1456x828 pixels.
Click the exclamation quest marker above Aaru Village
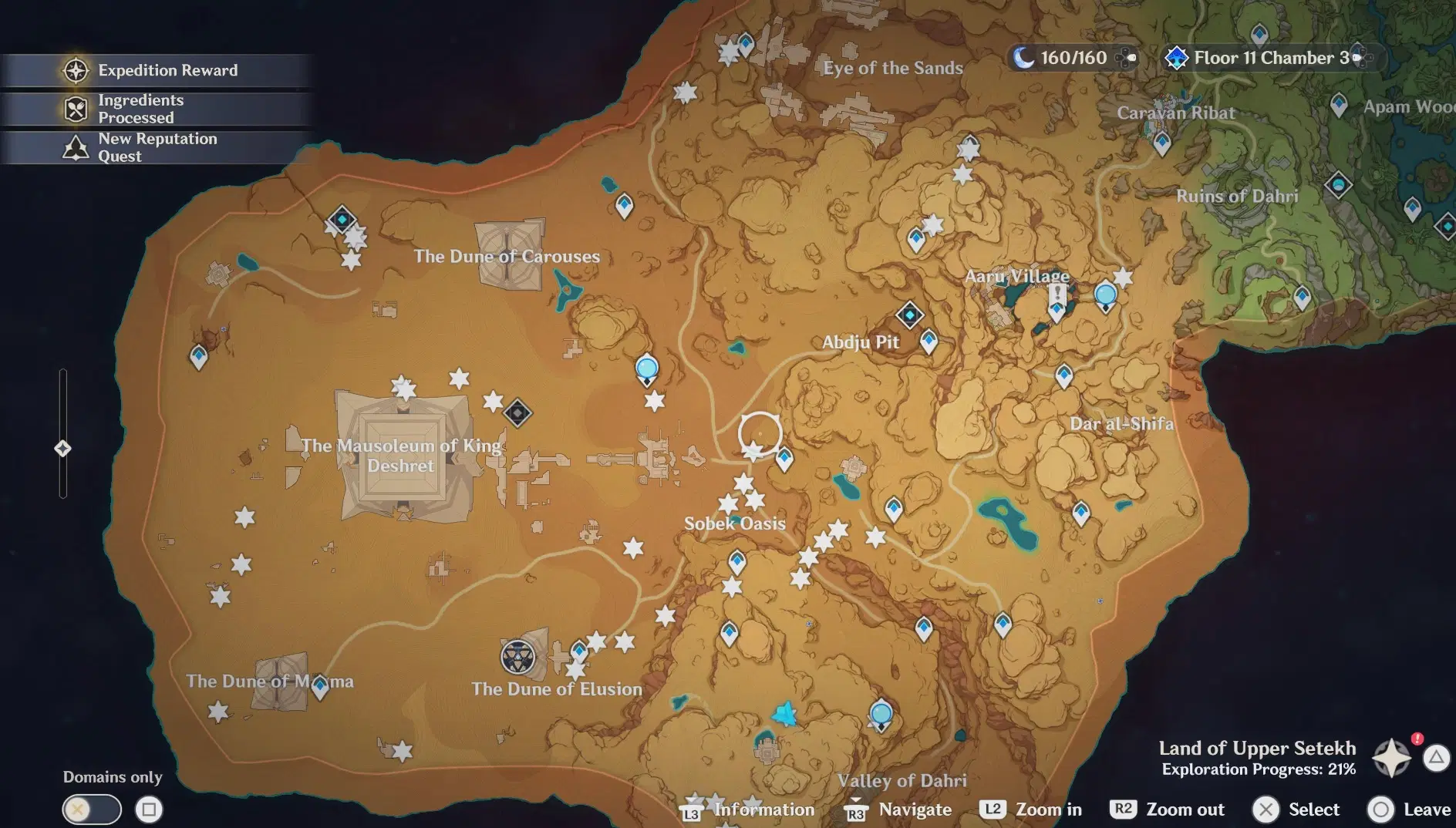pyautogui.click(x=1057, y=293)
